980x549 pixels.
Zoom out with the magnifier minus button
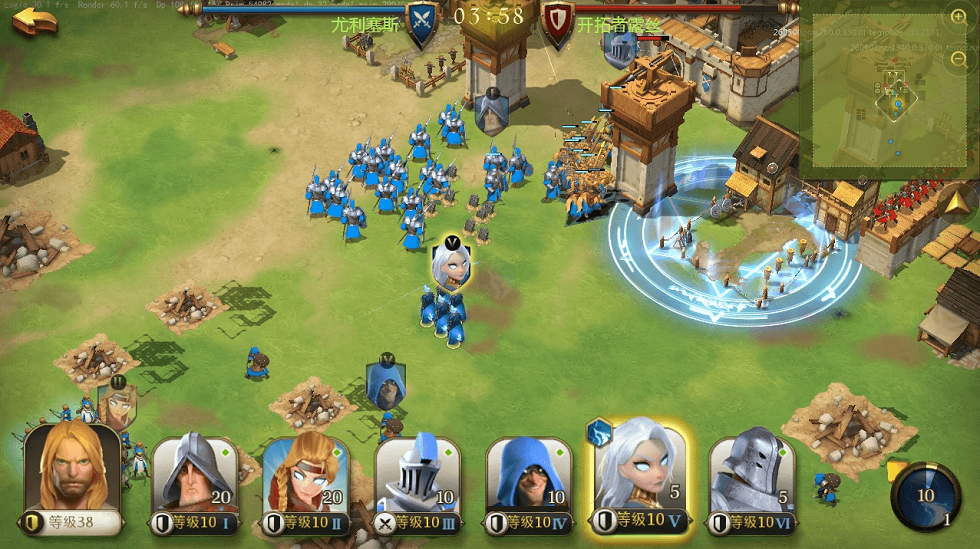pos(958,59)
